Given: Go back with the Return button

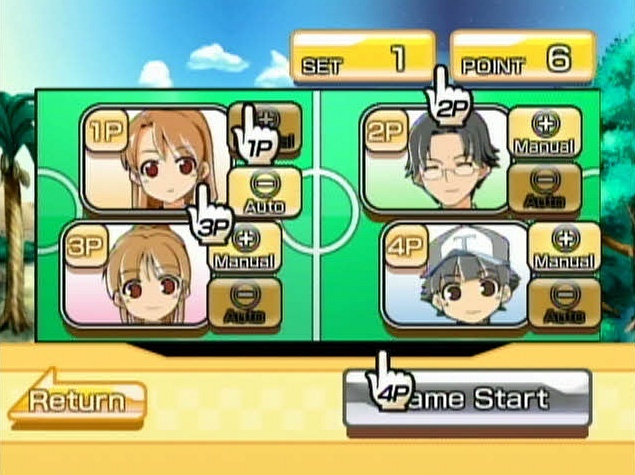Looking at the screenshot, I should point(77,401).
